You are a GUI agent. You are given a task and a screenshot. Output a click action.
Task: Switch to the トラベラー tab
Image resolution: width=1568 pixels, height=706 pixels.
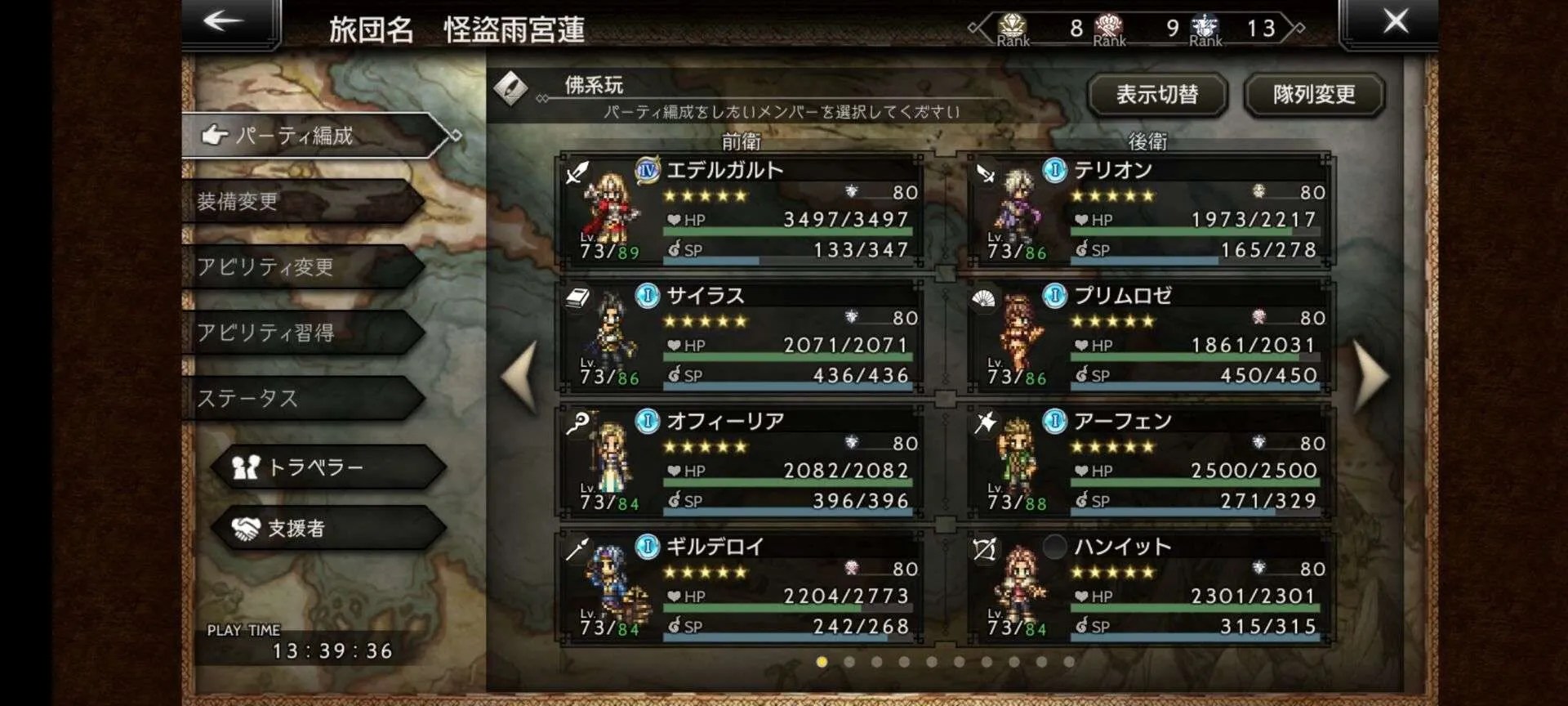pos(327,467)
